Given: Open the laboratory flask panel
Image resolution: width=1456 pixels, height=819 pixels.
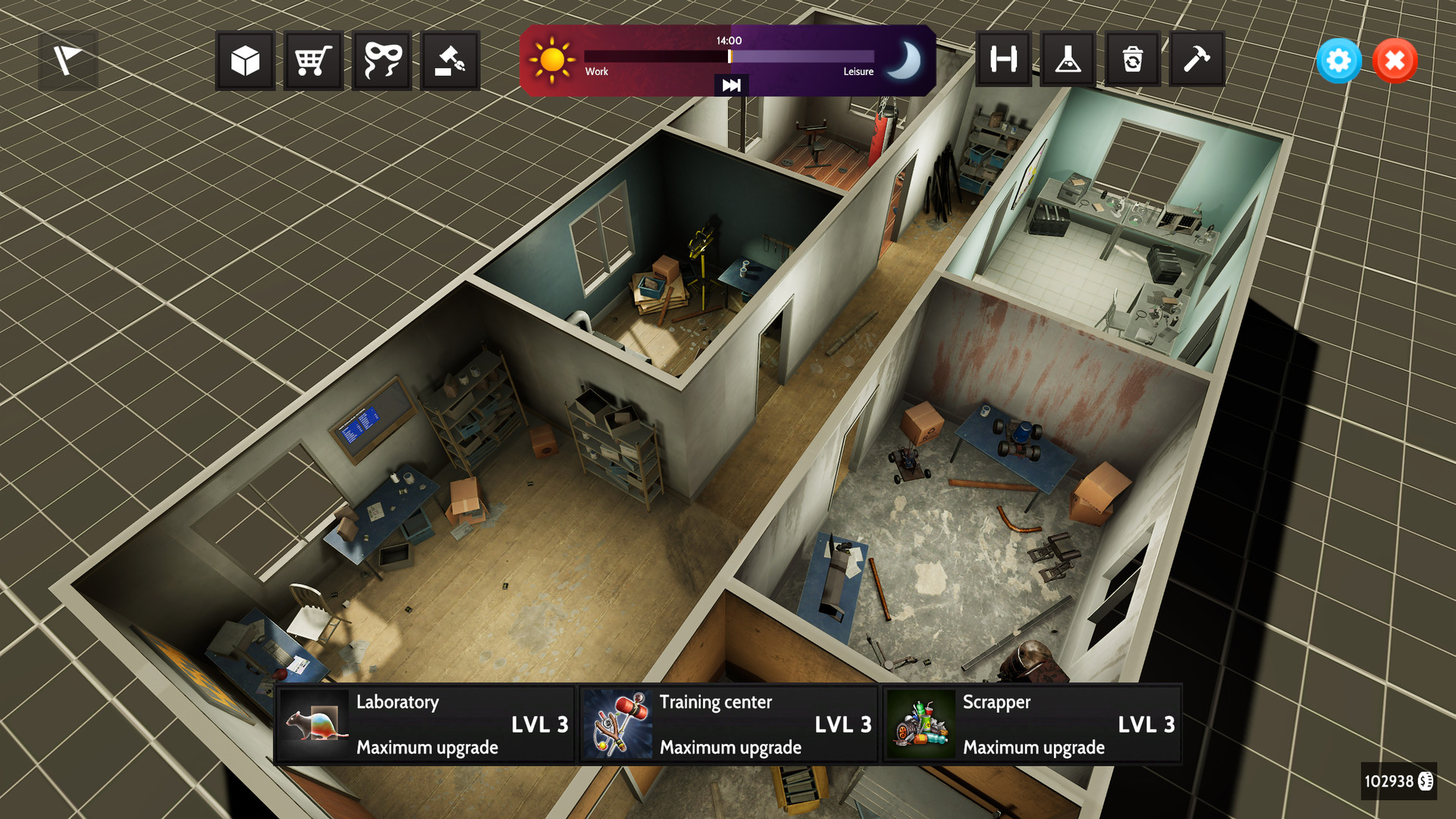Looking at the screenshot, I should [x=1068, y=61].
